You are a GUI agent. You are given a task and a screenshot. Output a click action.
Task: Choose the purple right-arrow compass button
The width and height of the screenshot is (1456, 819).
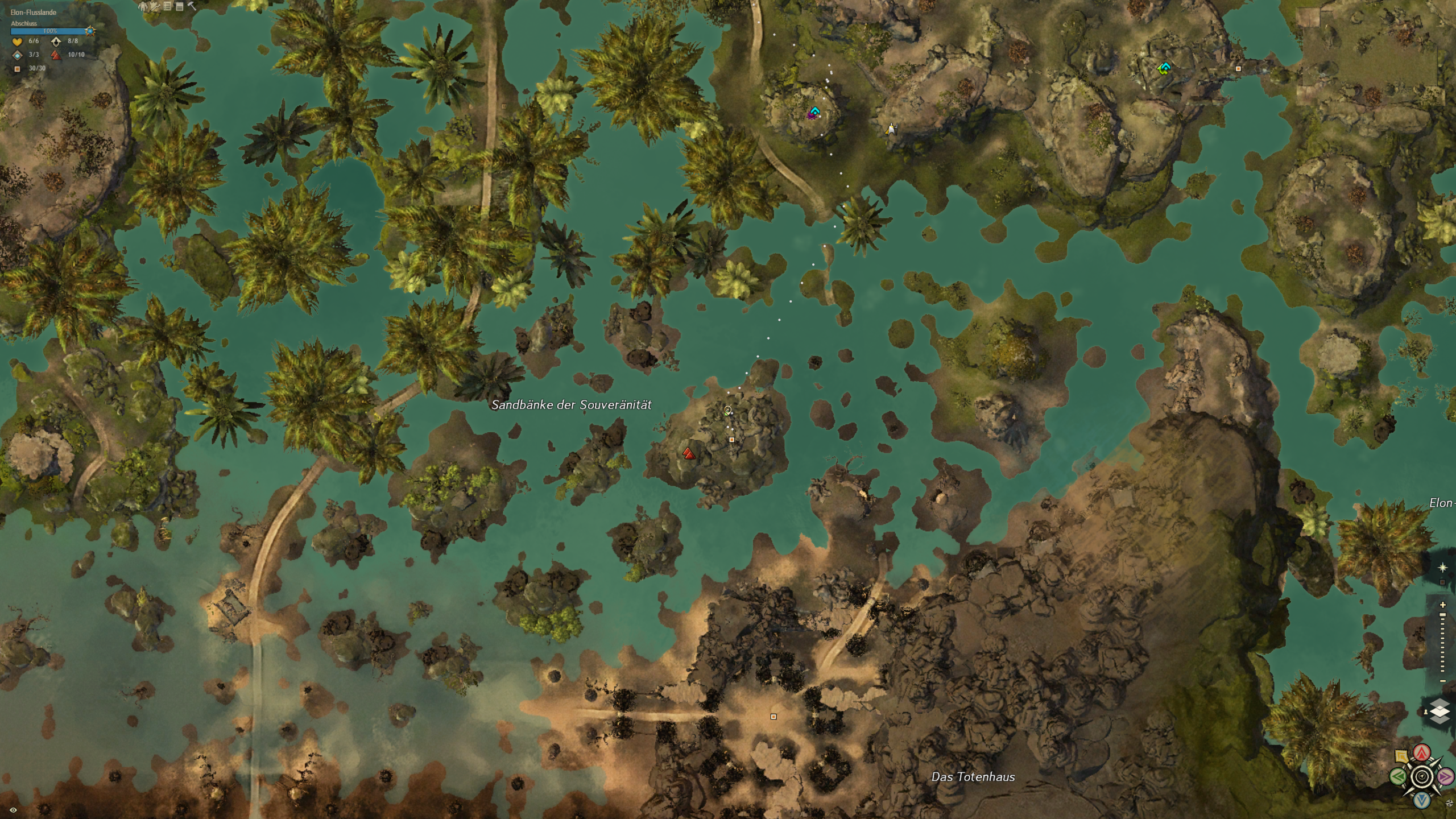coord(1445,776)
